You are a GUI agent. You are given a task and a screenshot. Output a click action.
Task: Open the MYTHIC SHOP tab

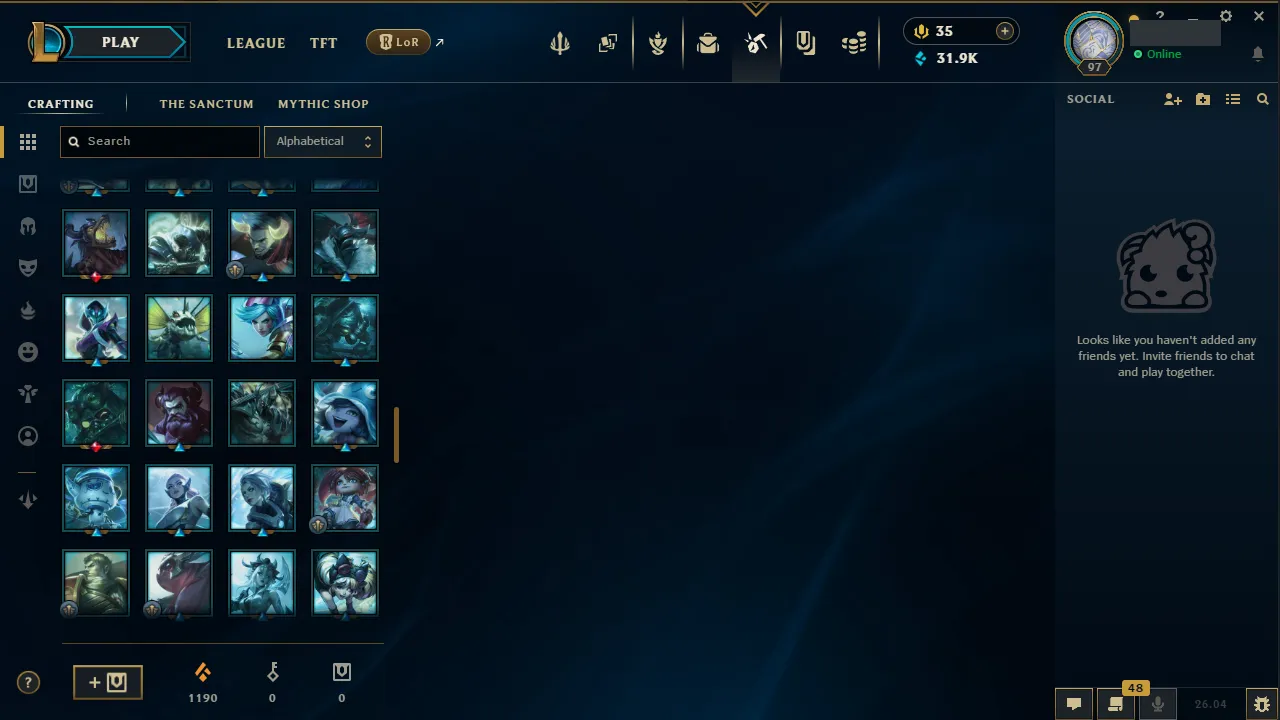[x=323, y=104]
